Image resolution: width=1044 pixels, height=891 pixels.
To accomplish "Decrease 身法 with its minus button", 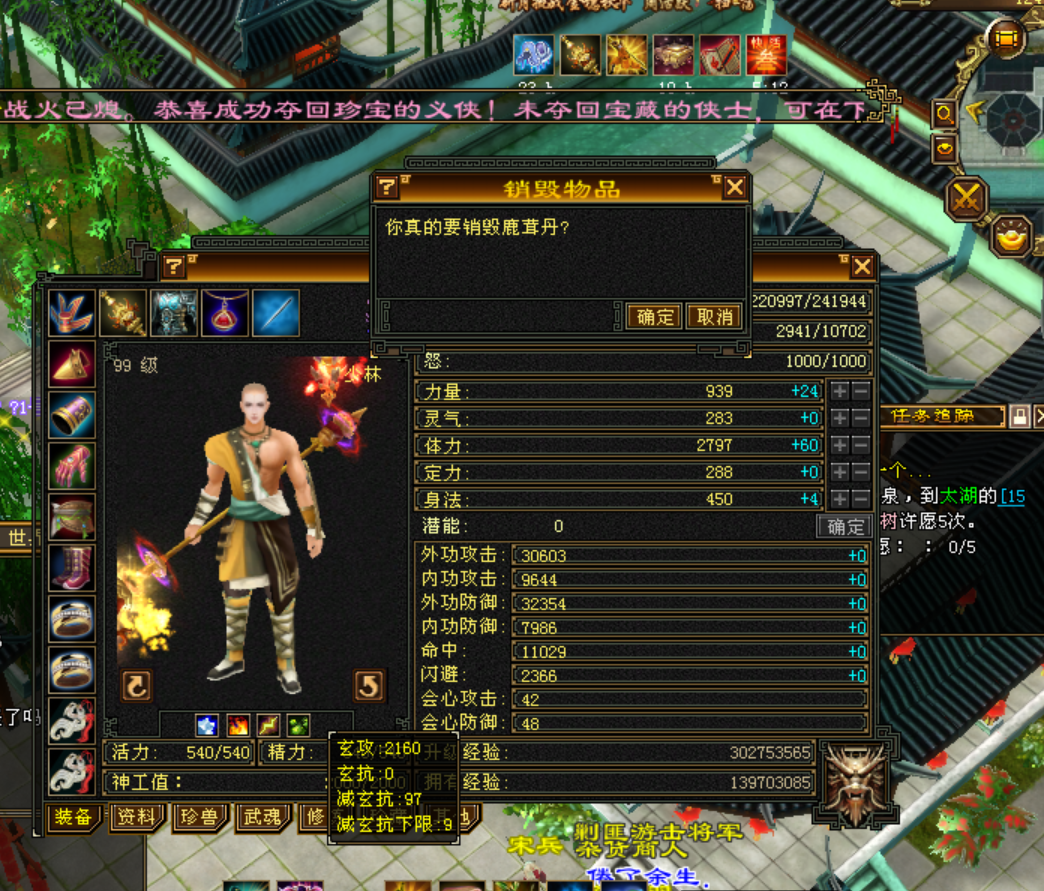I will click(x=860, y=499).
